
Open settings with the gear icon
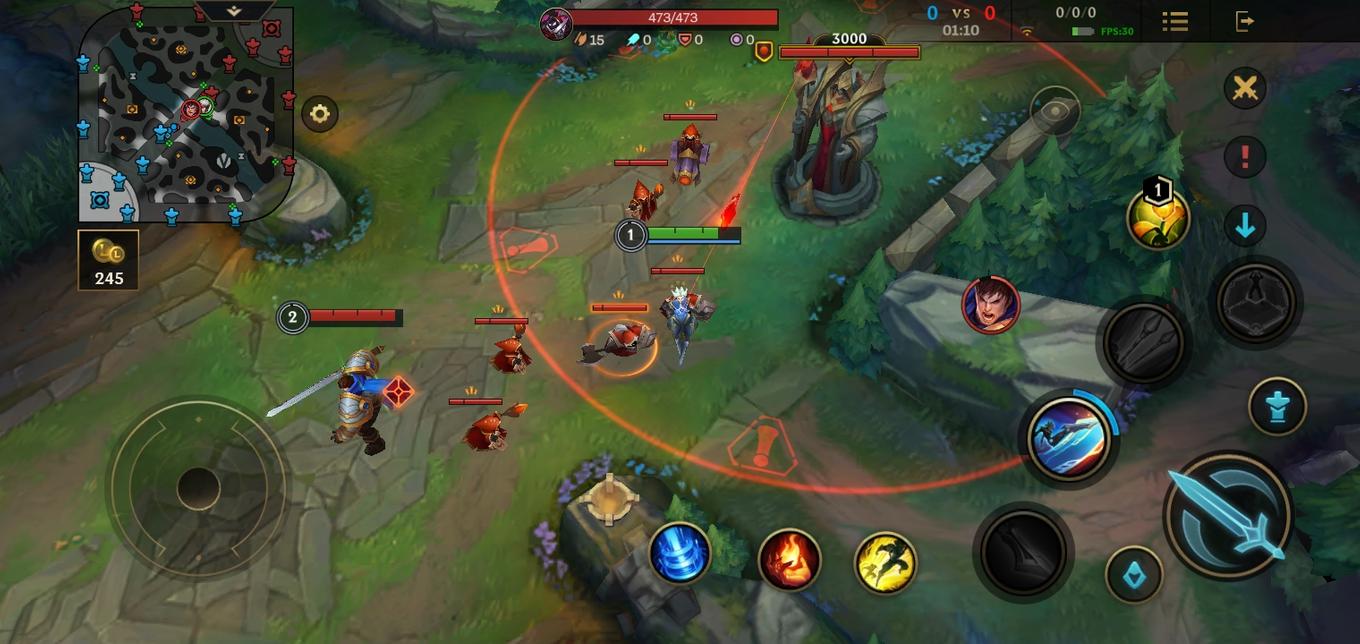coord(319,114)
